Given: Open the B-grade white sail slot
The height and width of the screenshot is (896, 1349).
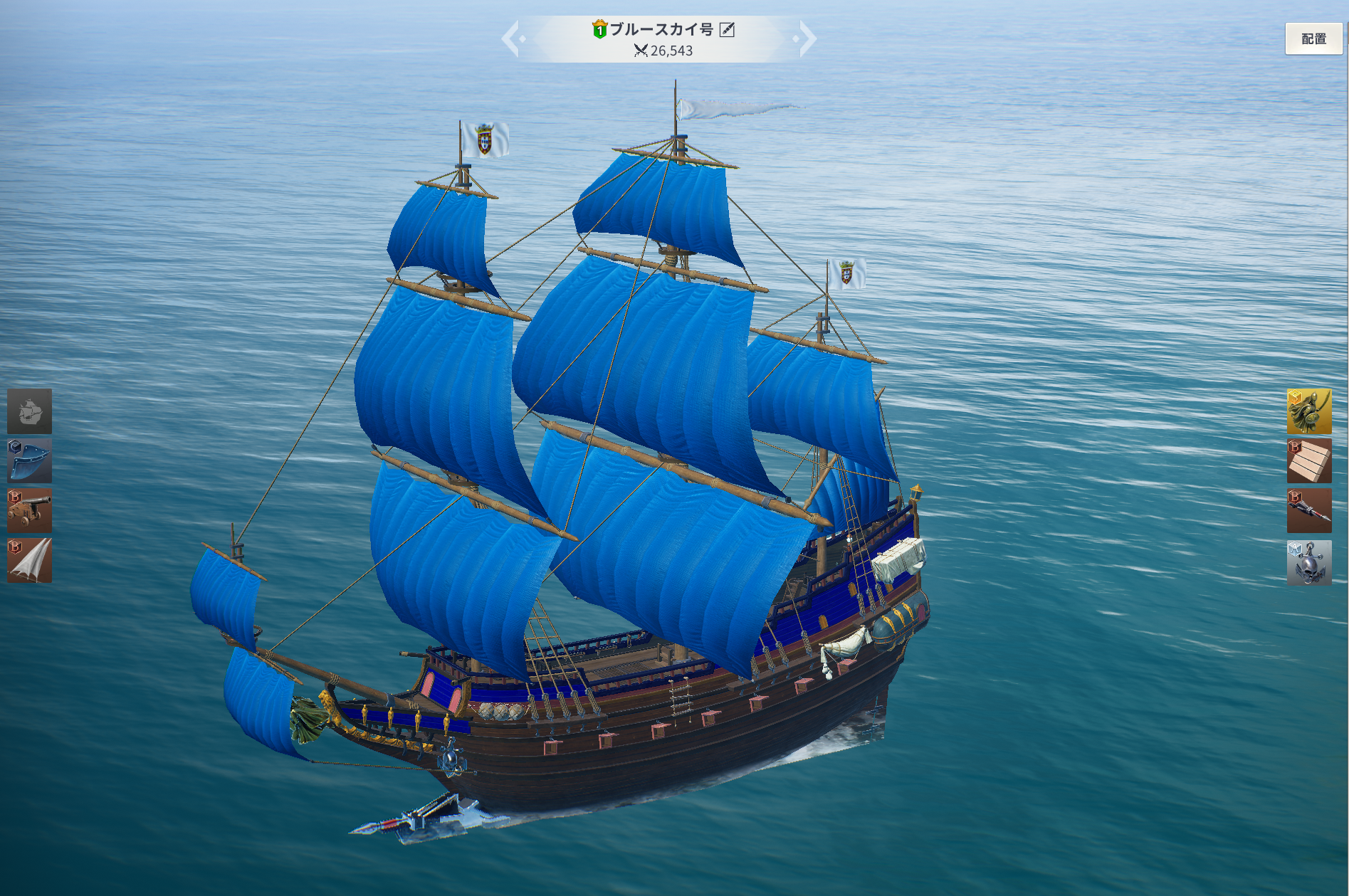Looking at the screenshot, I should click(29, 560).
